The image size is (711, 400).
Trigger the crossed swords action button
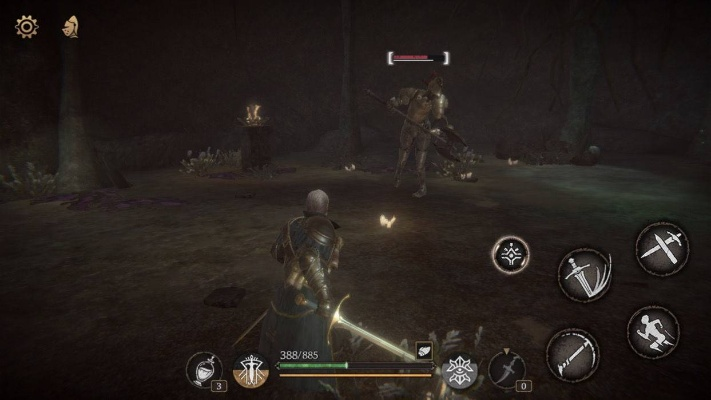660,247
